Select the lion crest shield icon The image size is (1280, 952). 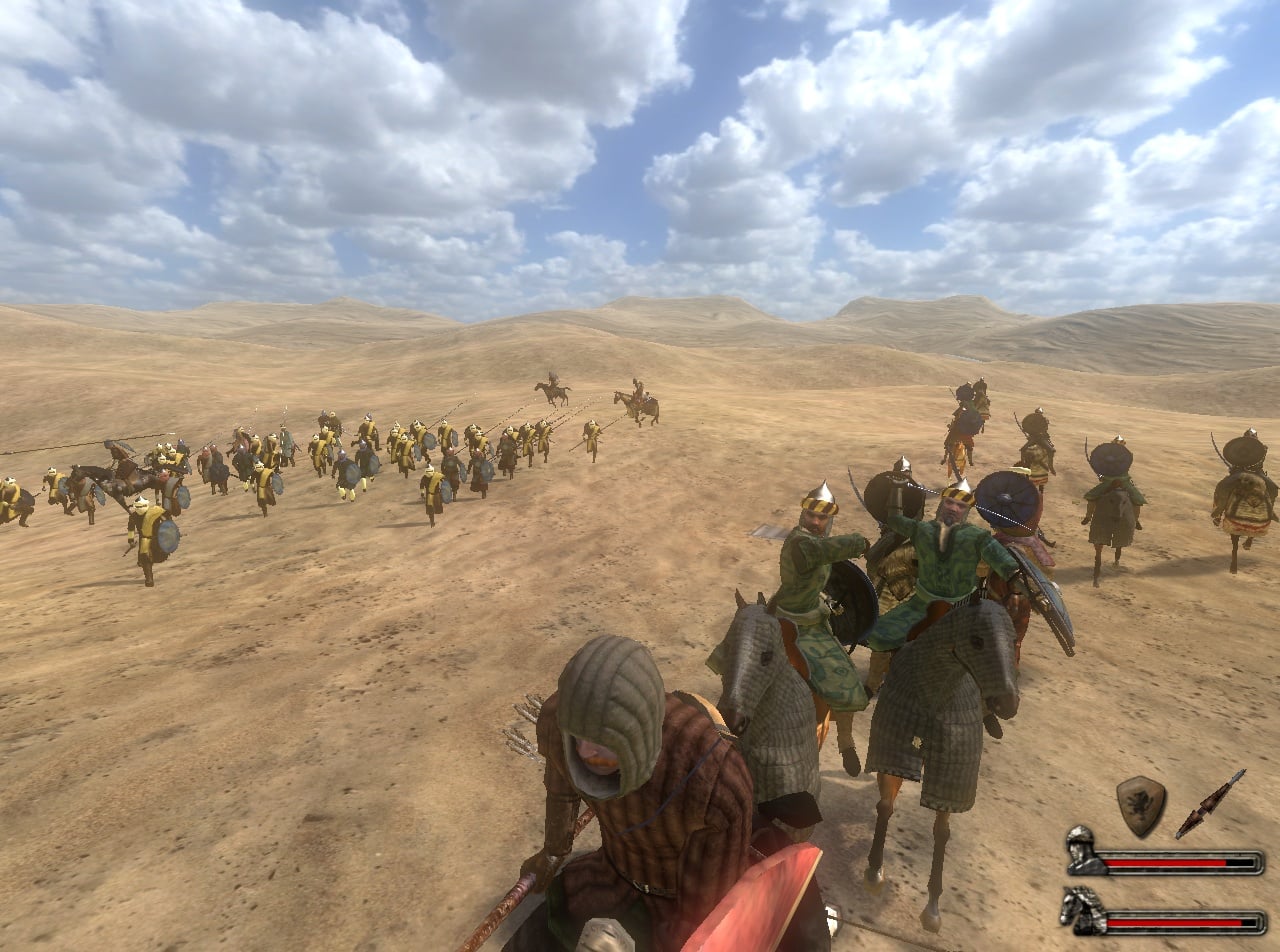(1140, 805)
